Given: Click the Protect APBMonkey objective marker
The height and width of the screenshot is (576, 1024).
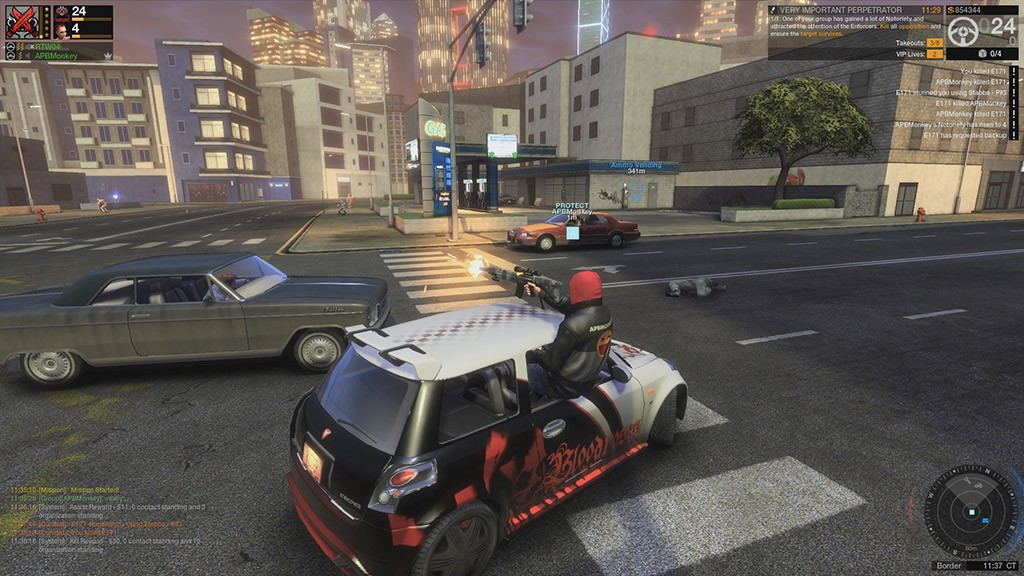Looking at the screenshot, I should (x=572, y=210).
